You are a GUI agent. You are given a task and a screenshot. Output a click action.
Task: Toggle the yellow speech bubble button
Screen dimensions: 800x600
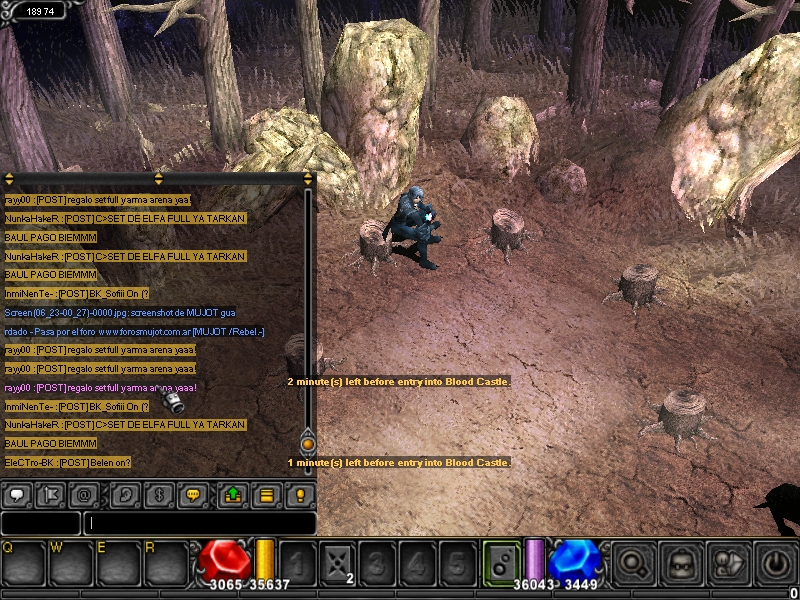pos(195,494)
